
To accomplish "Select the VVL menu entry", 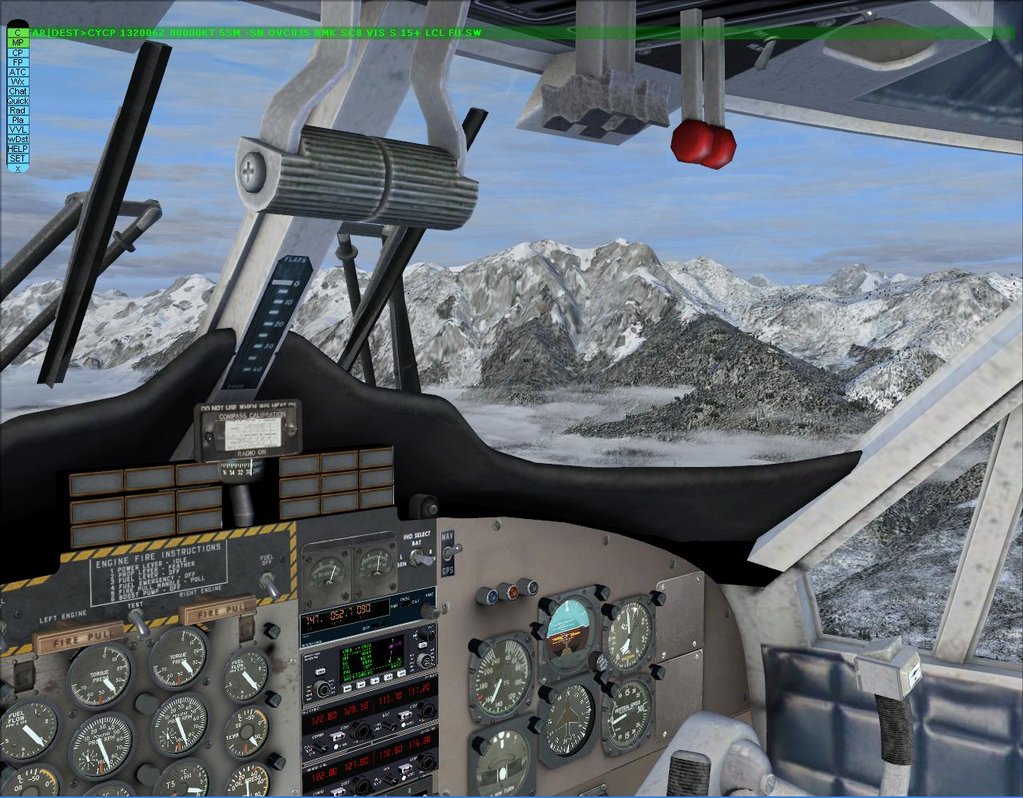I will [x=17, y=130].
